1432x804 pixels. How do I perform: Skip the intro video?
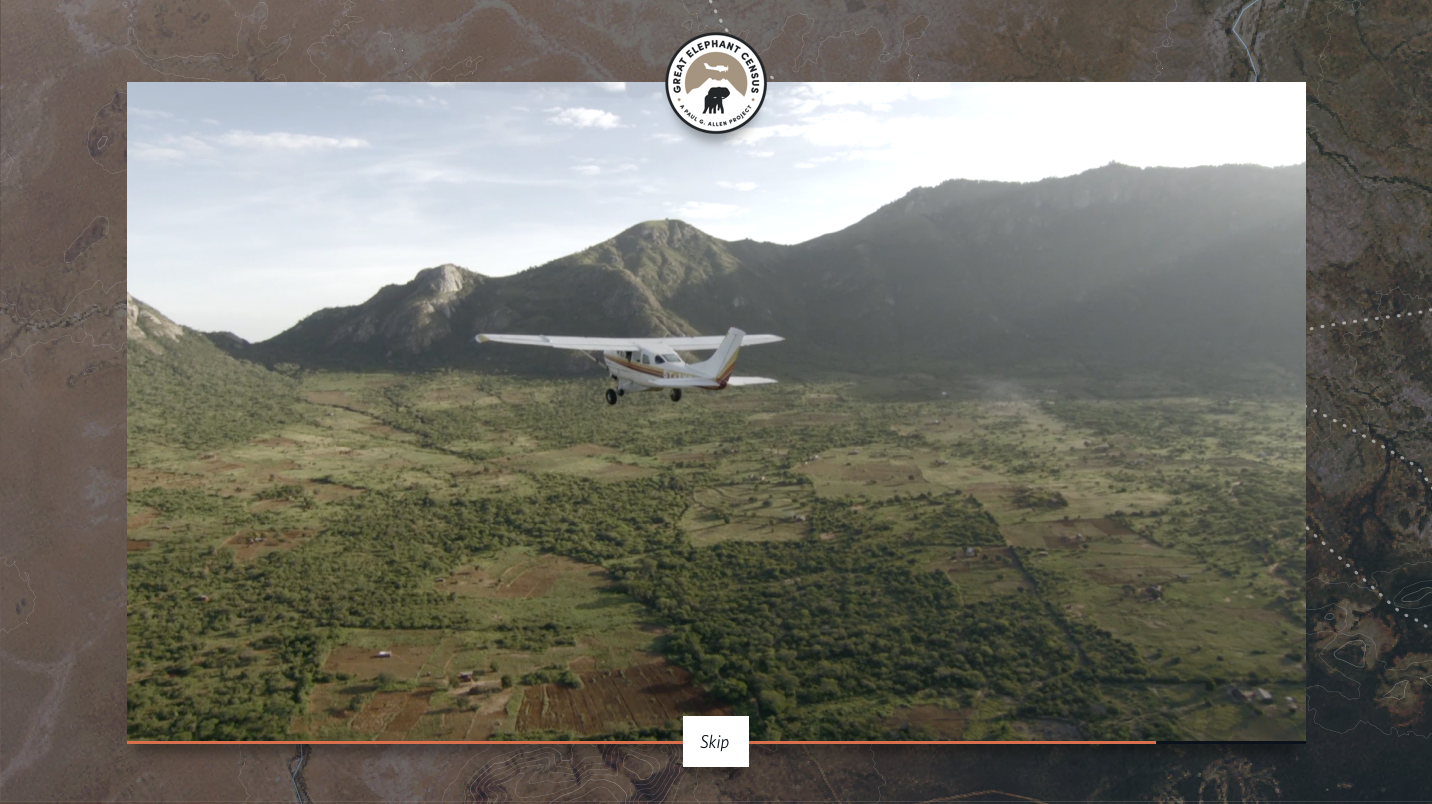(x=715, y=742)
